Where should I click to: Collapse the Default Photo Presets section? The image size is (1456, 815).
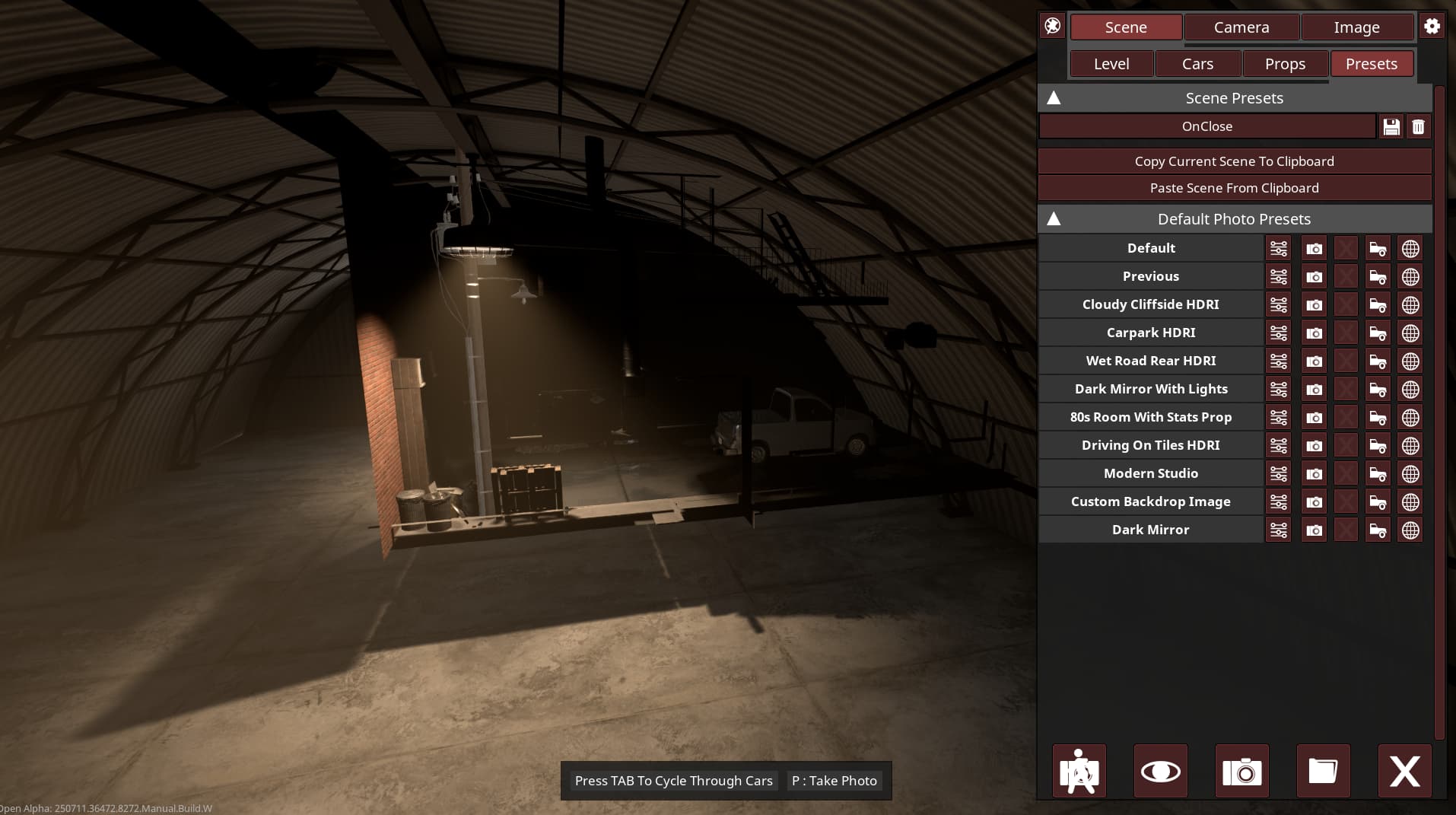coord(1054,219)
